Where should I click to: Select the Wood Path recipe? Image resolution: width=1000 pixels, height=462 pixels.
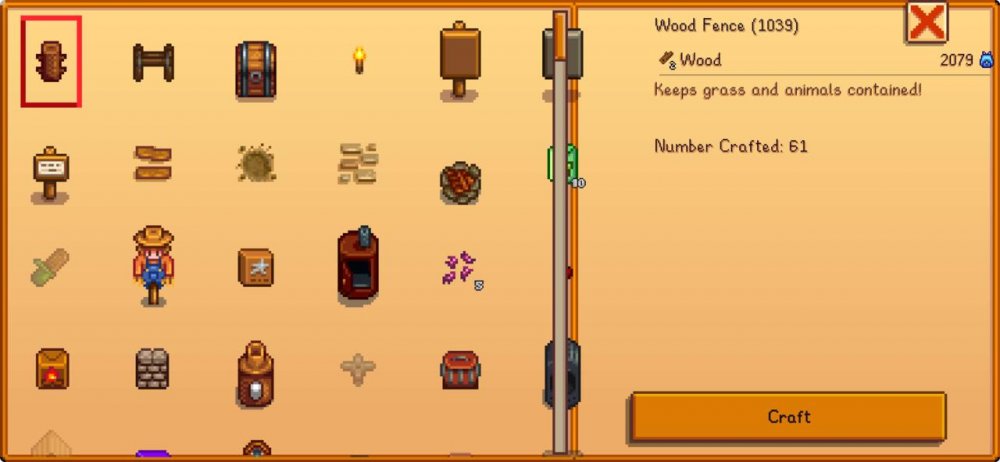(153, 163)
